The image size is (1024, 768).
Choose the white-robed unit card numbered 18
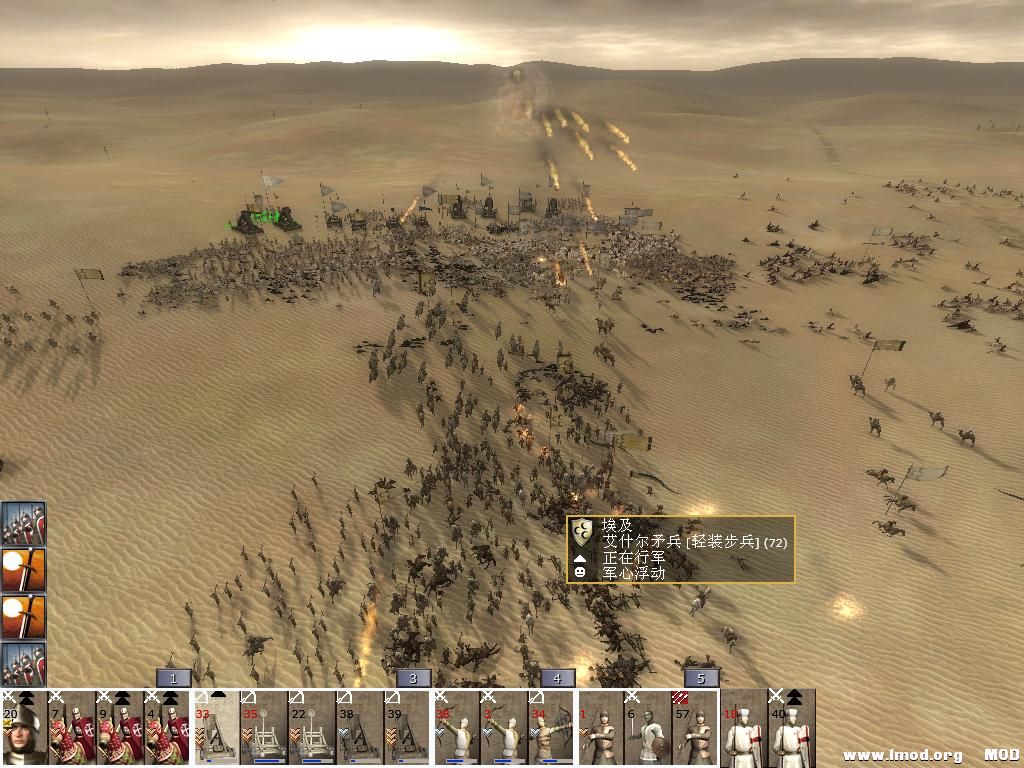click(744, 728)
